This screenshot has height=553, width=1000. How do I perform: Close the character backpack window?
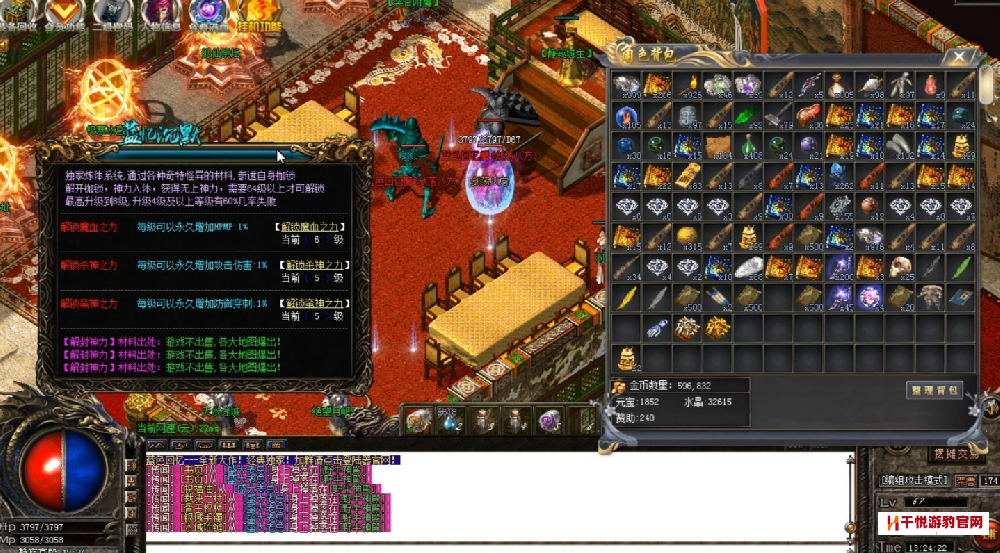point(960,58)
